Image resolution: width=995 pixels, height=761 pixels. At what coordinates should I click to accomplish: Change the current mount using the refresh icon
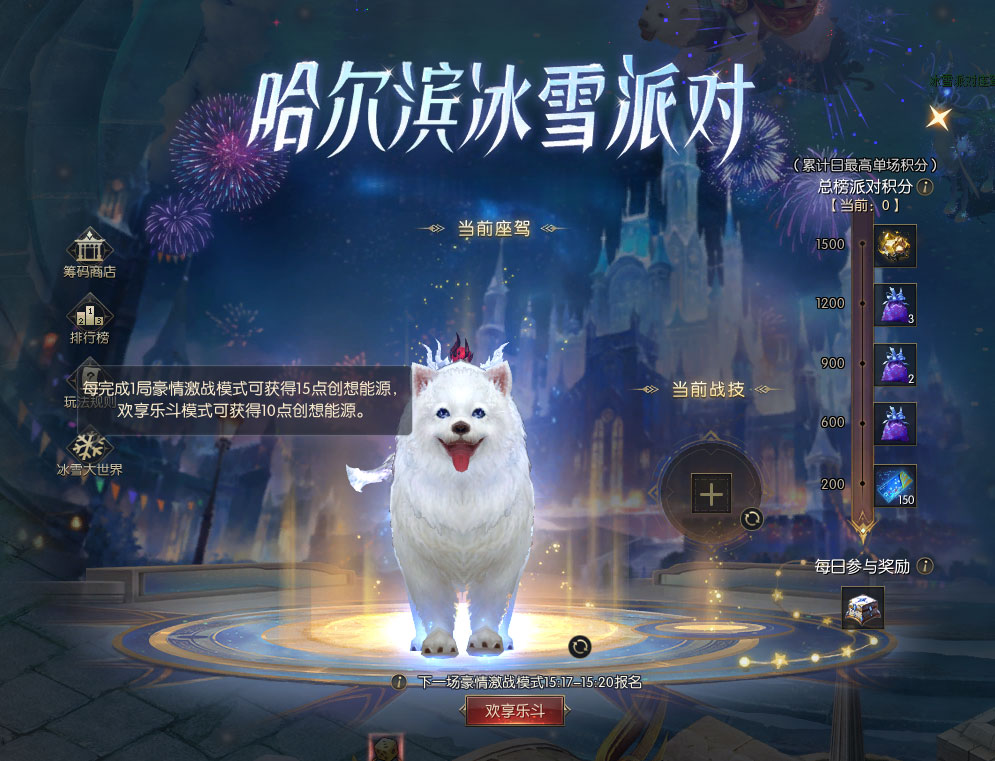click(x=580, y=647)
